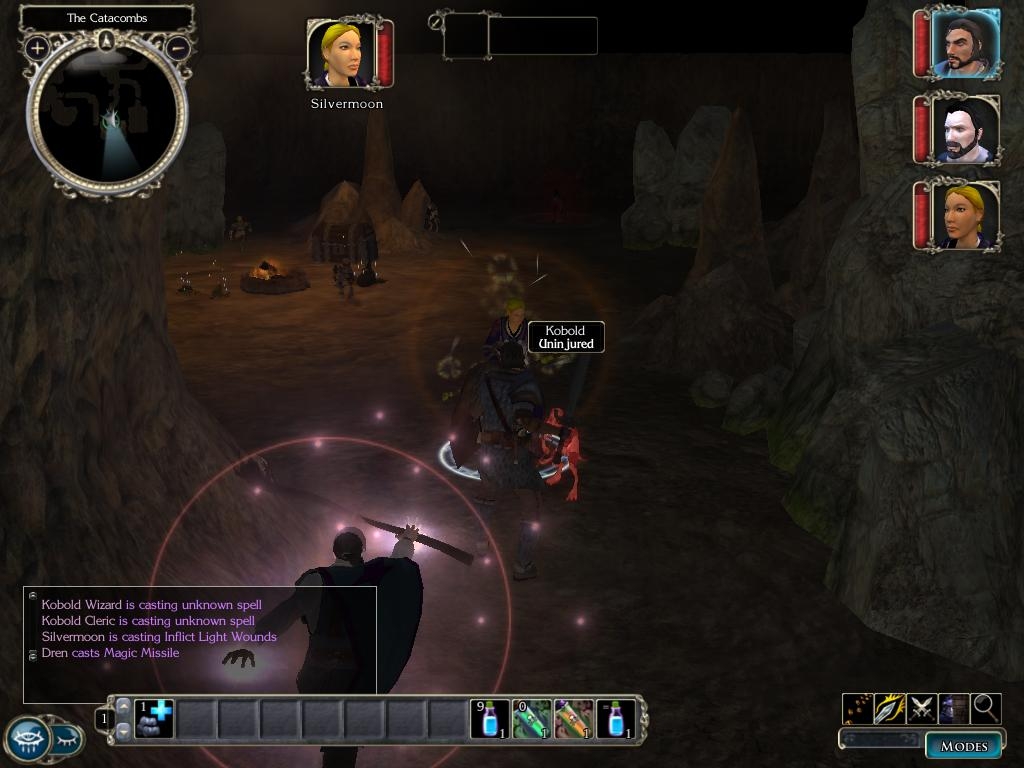This screenshot has width=1024, height=768.
Task: Use the green vial hotbar item
Action: coord(532,719)
